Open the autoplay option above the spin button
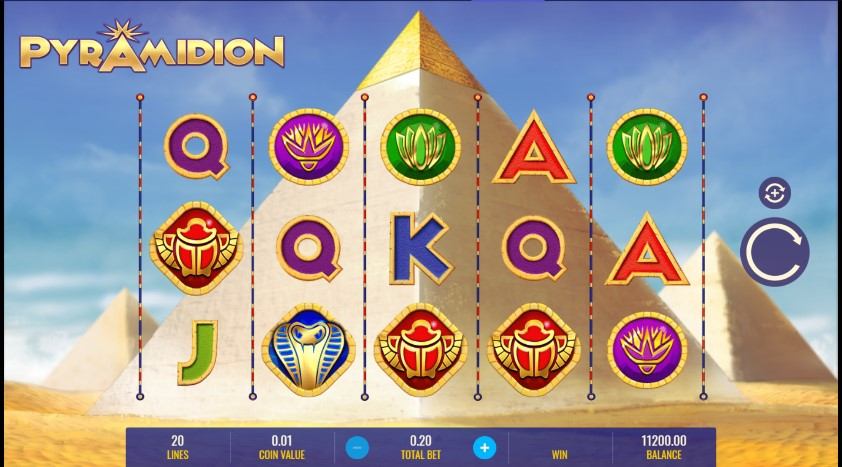Screen dimensions: 842x467 pos(774,193)
